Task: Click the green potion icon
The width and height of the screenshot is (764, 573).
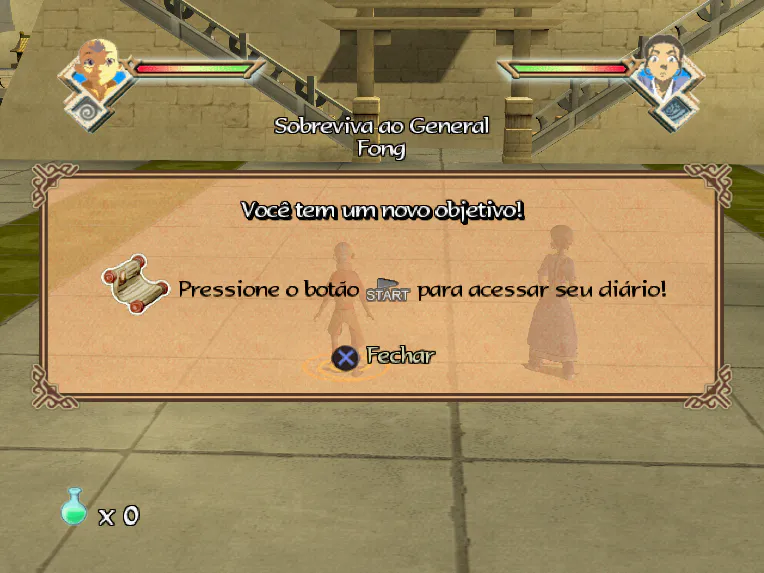Action: [74, 508]
